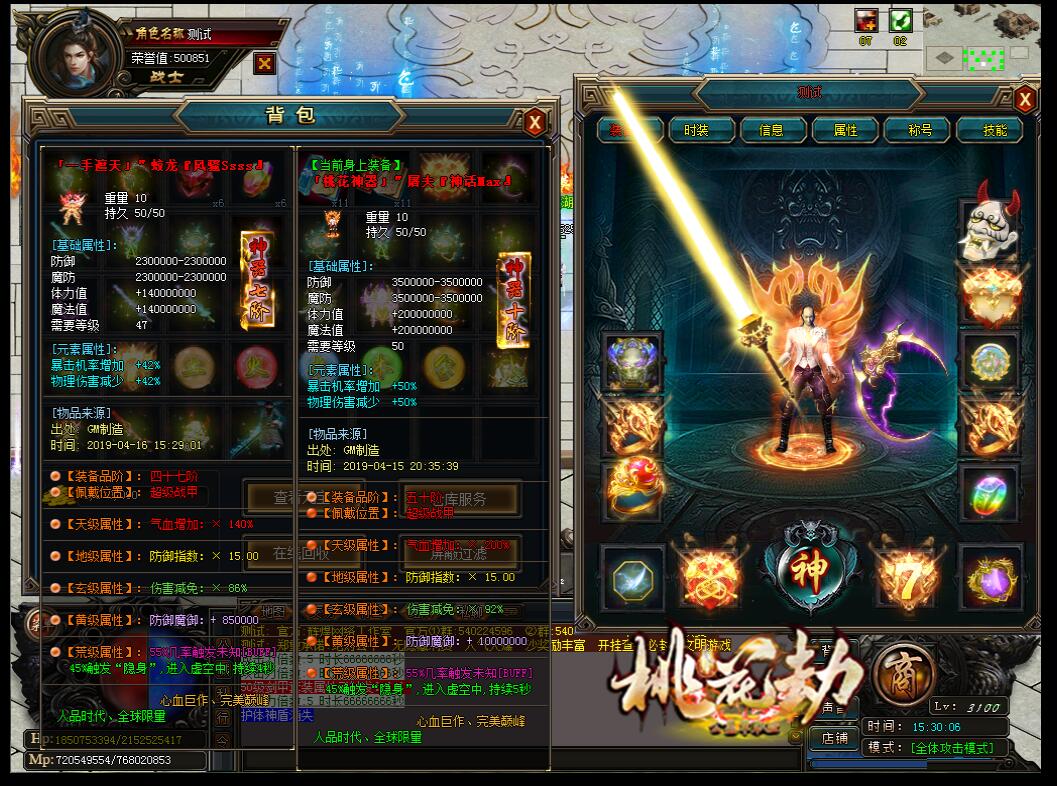This screenshot has width=1057, height=786.
Task: Close the character equipment panel
Action: 1025,99
